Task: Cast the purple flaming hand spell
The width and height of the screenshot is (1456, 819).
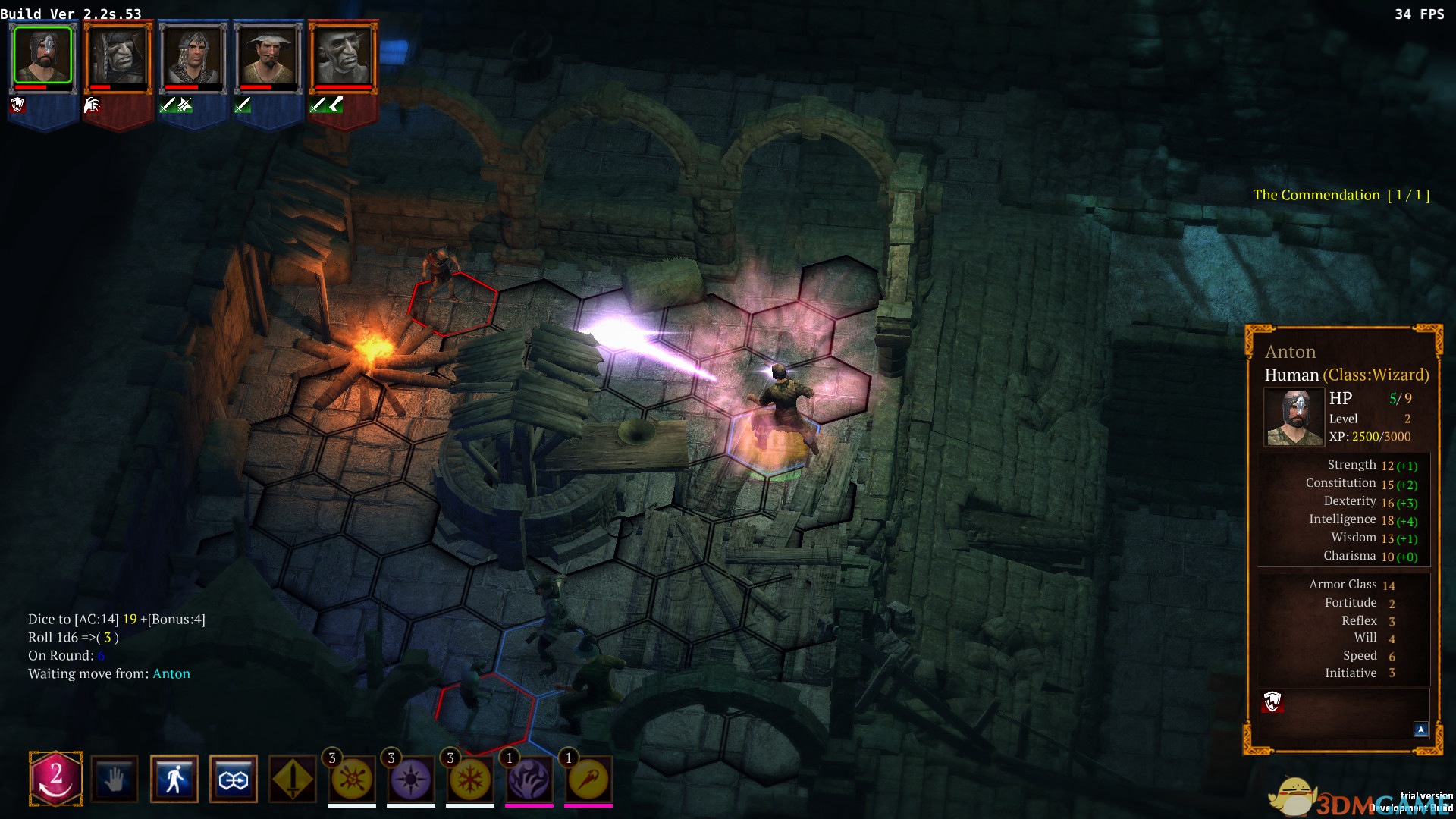Action: [529, 780]
